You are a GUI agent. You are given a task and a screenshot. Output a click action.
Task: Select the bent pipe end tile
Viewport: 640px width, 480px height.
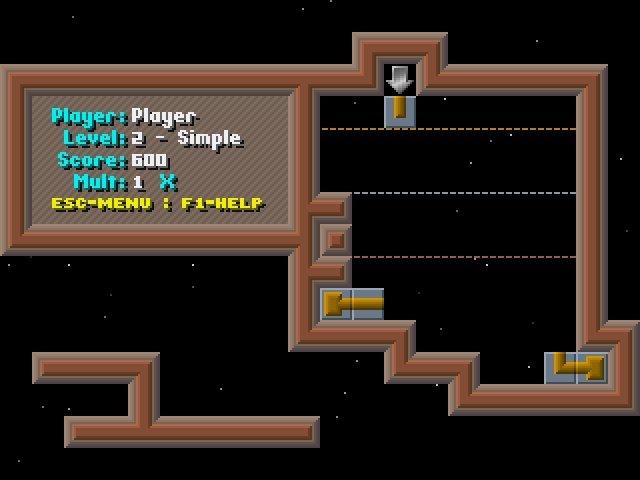click(576, 367)
